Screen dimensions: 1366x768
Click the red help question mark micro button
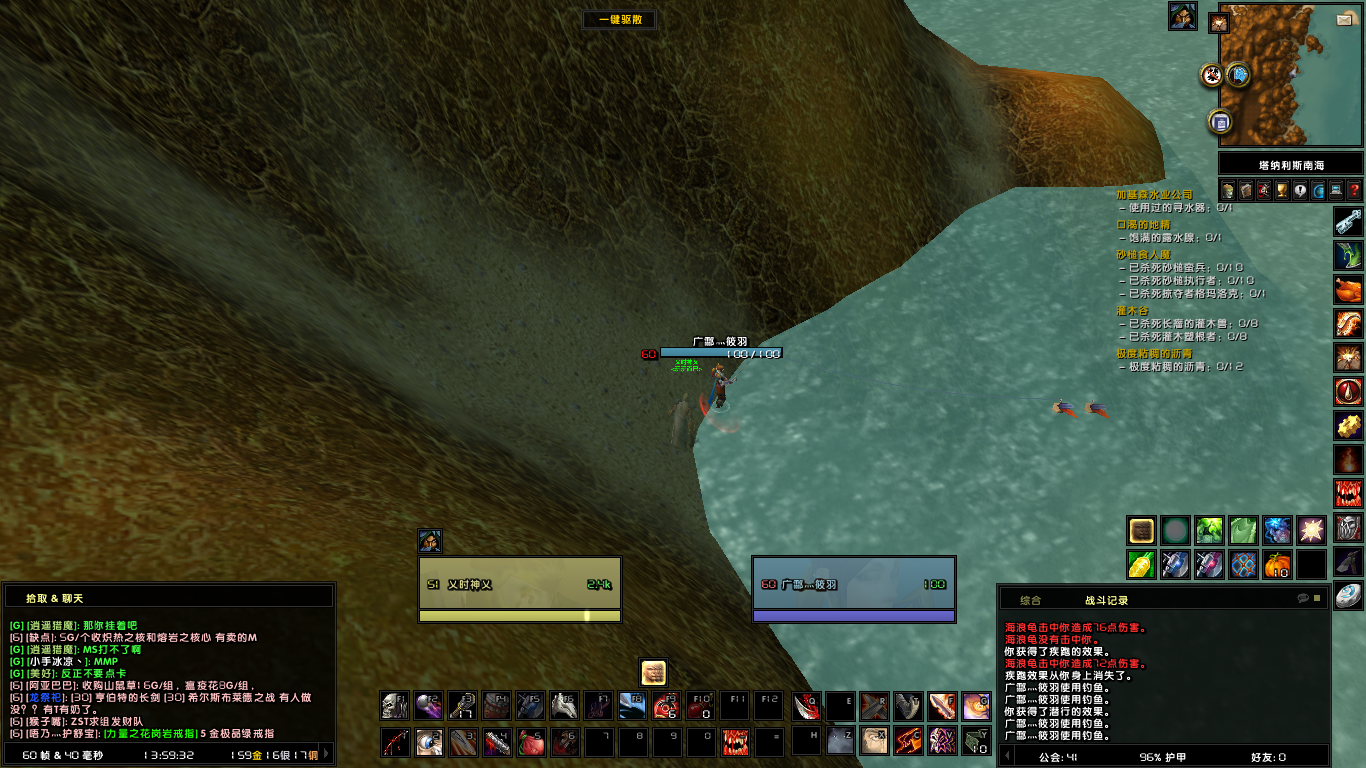1355,190
